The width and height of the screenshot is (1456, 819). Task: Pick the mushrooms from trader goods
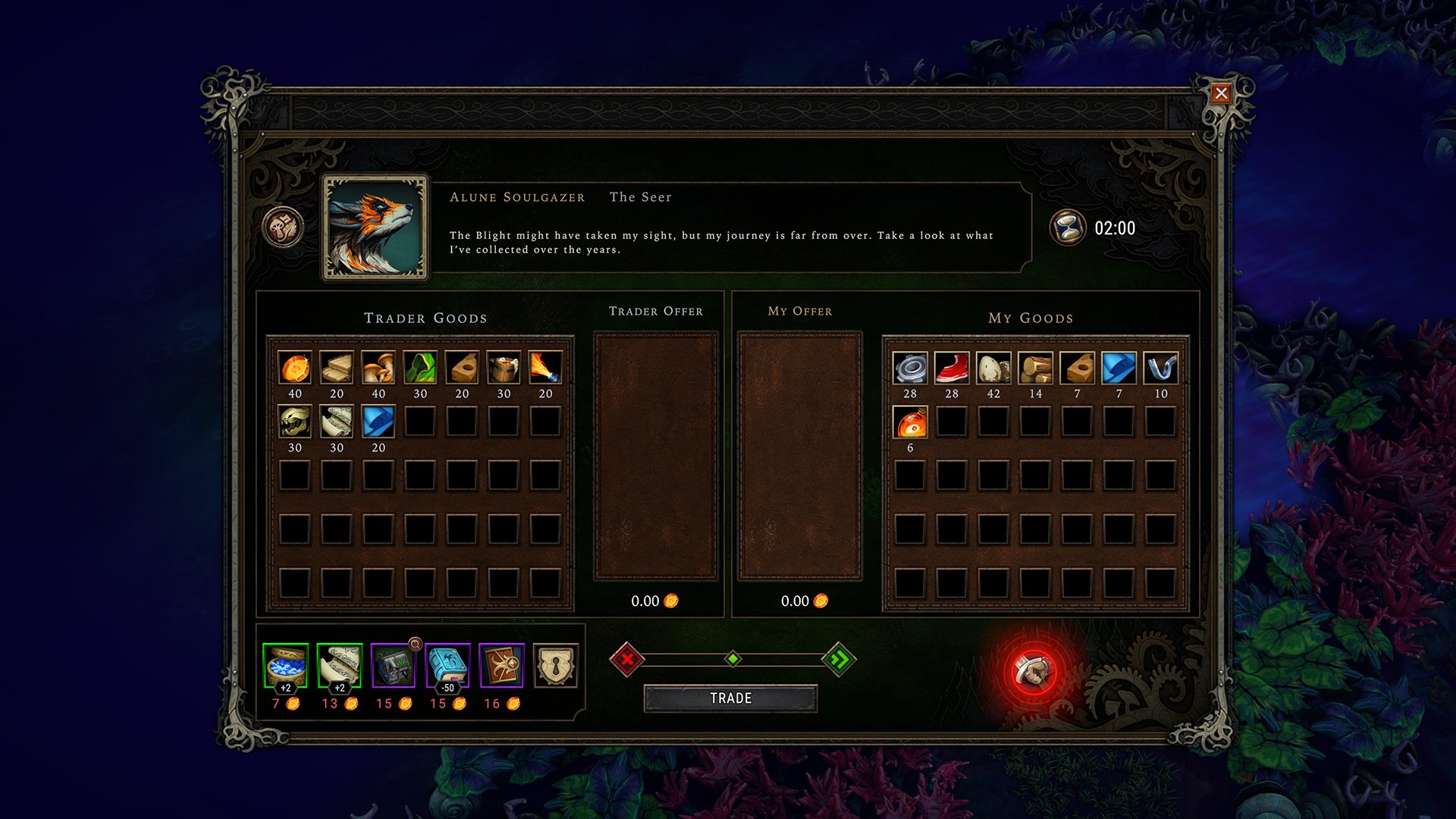[378, 368]
